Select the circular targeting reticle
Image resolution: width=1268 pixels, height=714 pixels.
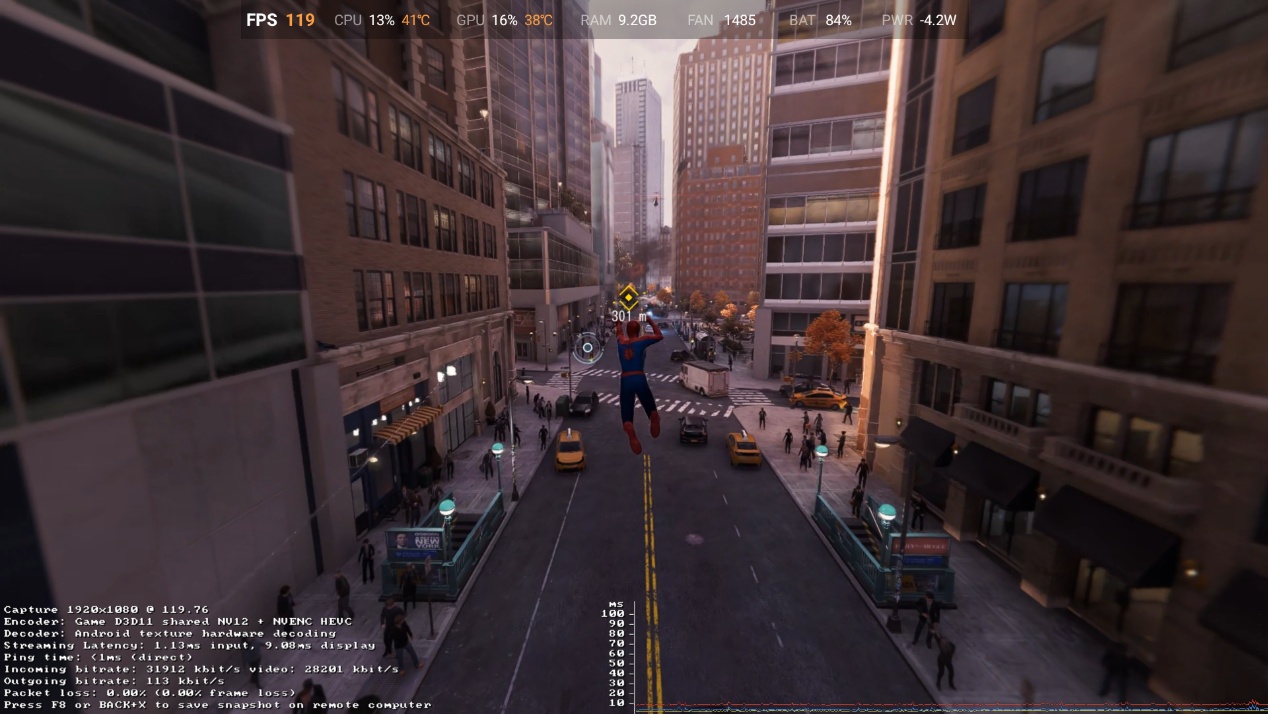(x=588, y=348)
